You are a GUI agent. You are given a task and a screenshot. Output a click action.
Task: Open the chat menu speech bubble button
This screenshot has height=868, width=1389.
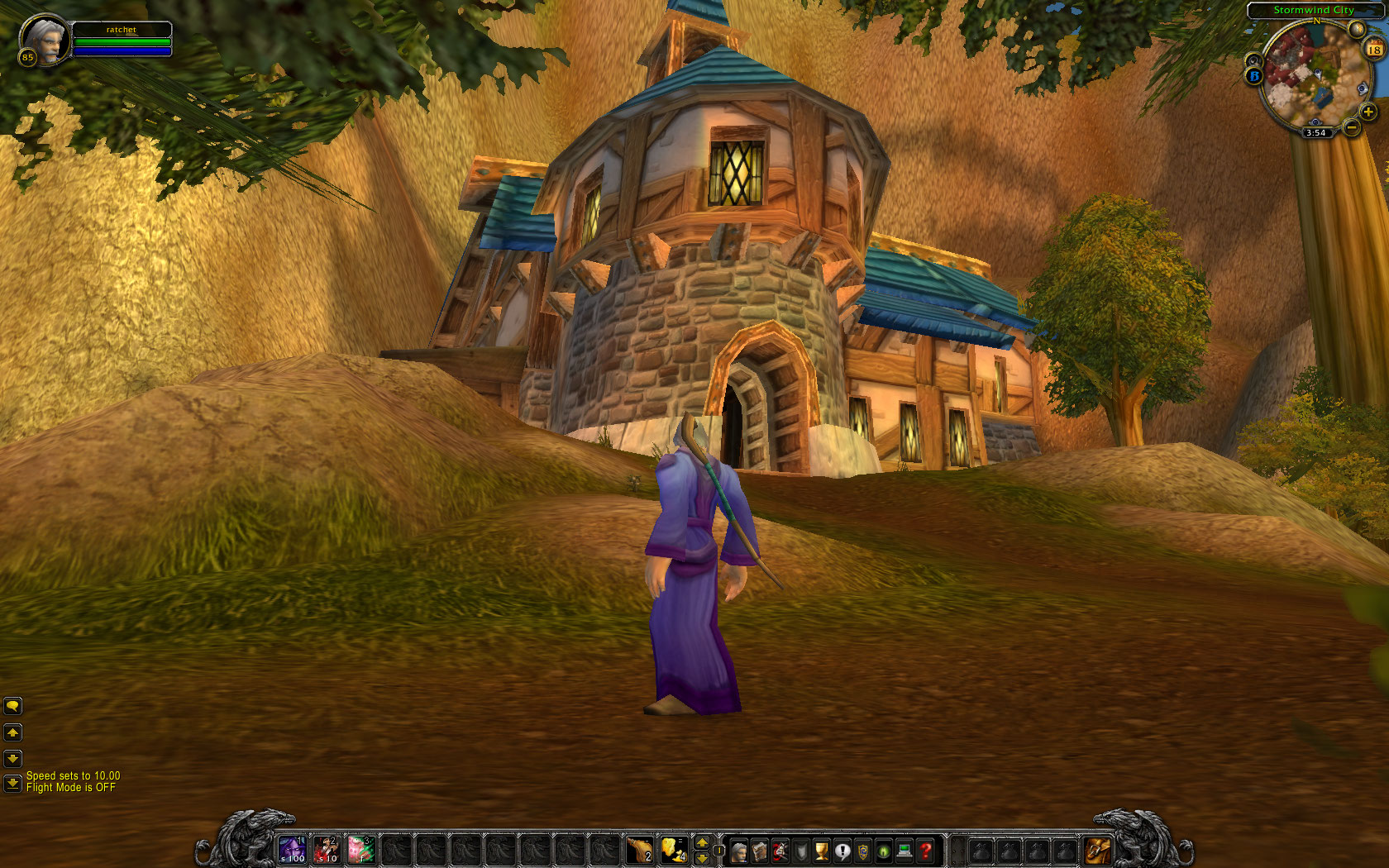pyautogui.click(x=12, y=705)
